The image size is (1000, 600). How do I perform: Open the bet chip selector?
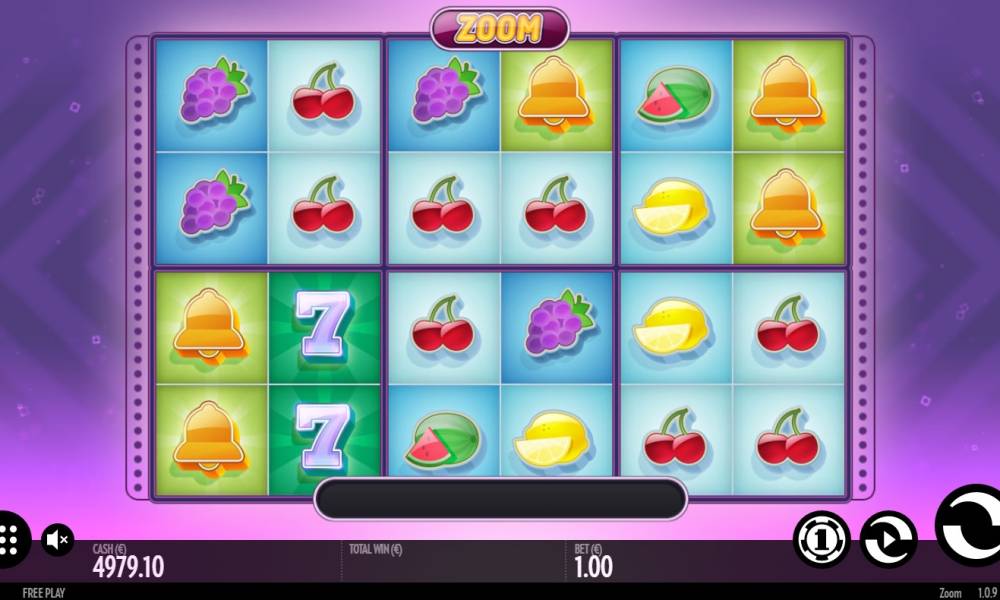click(x=821, y=540)
